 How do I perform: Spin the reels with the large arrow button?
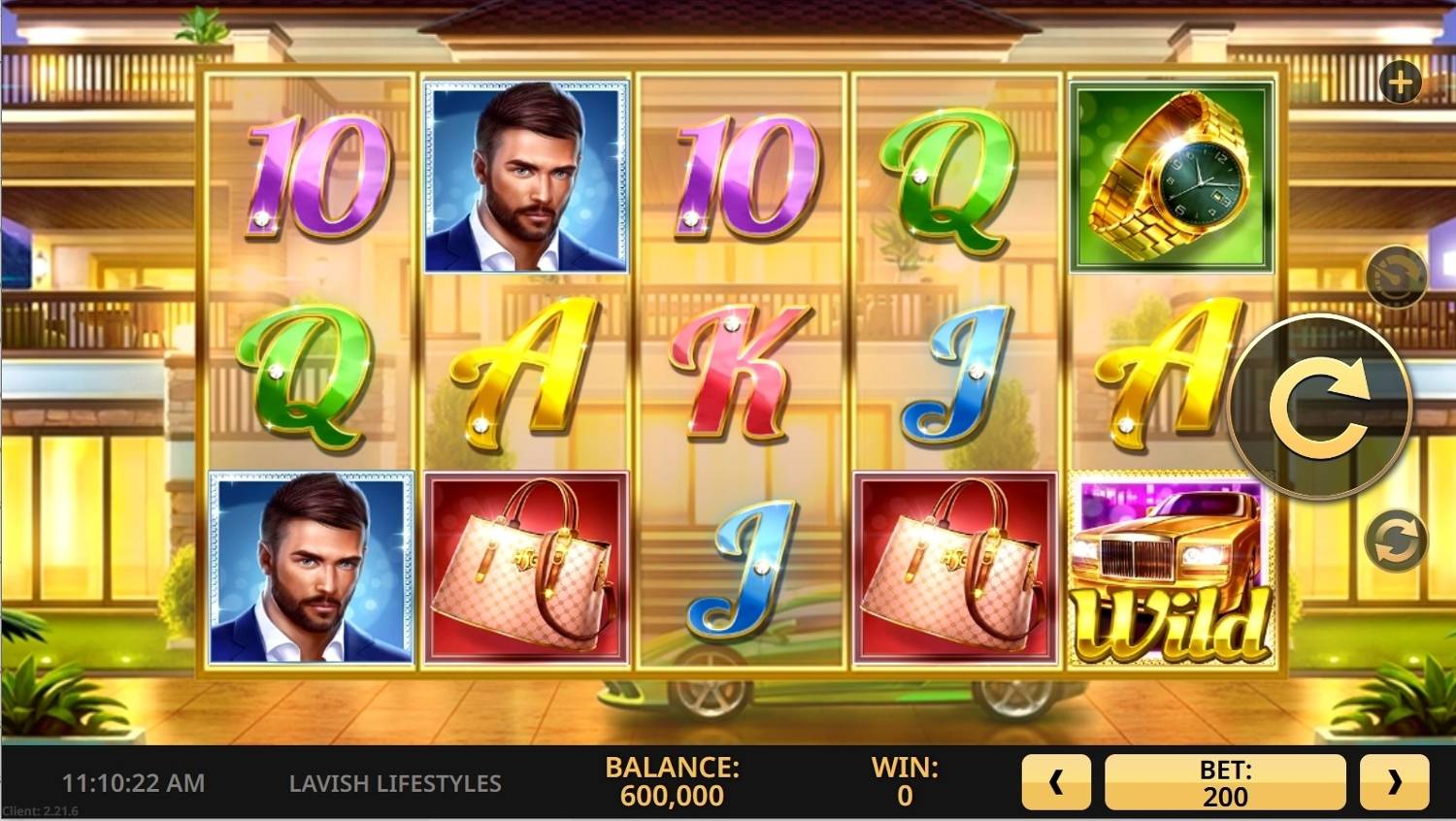click(x=1319, y=407)
